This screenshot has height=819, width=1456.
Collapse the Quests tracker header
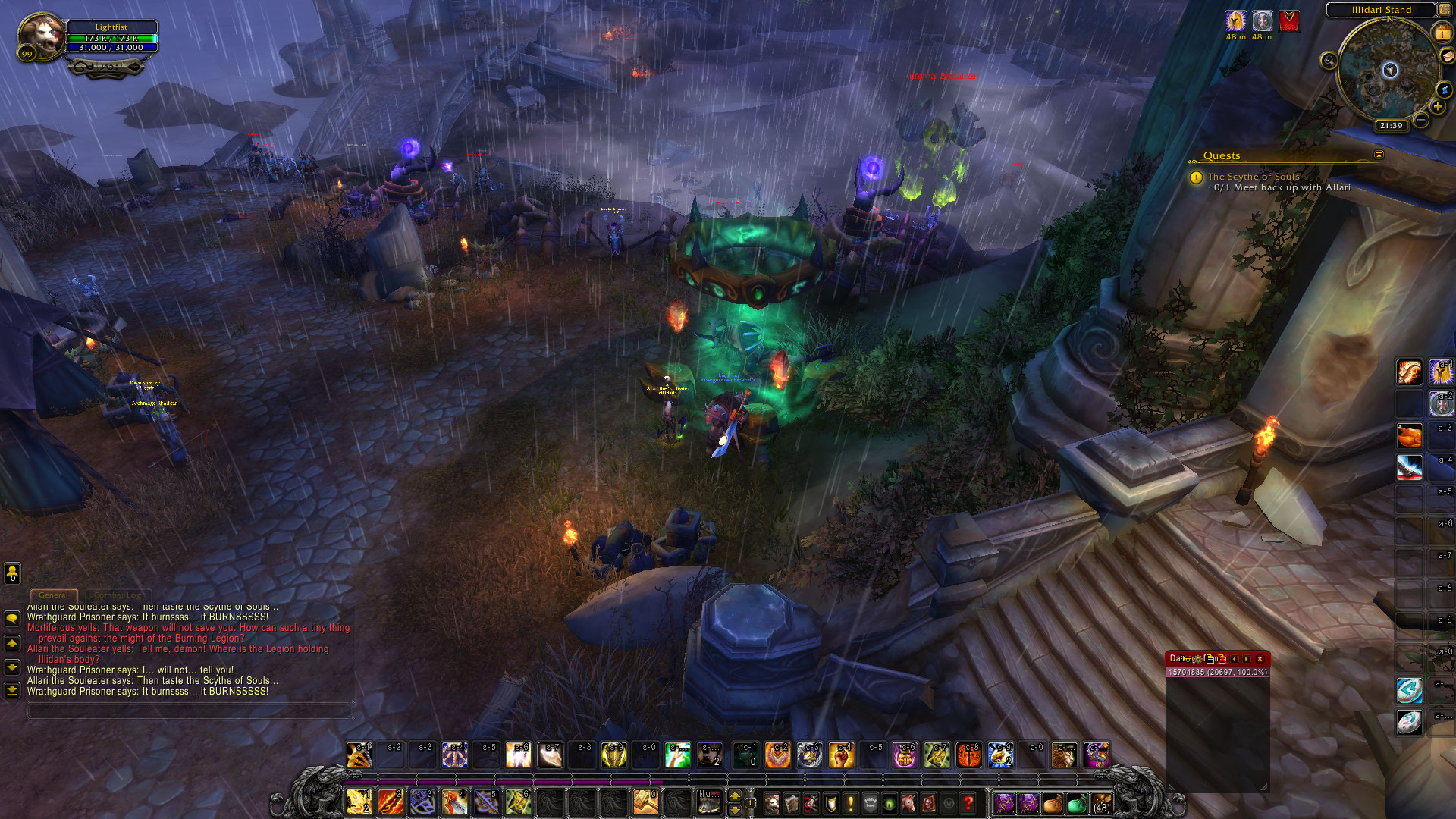[x=1379, y=155]
